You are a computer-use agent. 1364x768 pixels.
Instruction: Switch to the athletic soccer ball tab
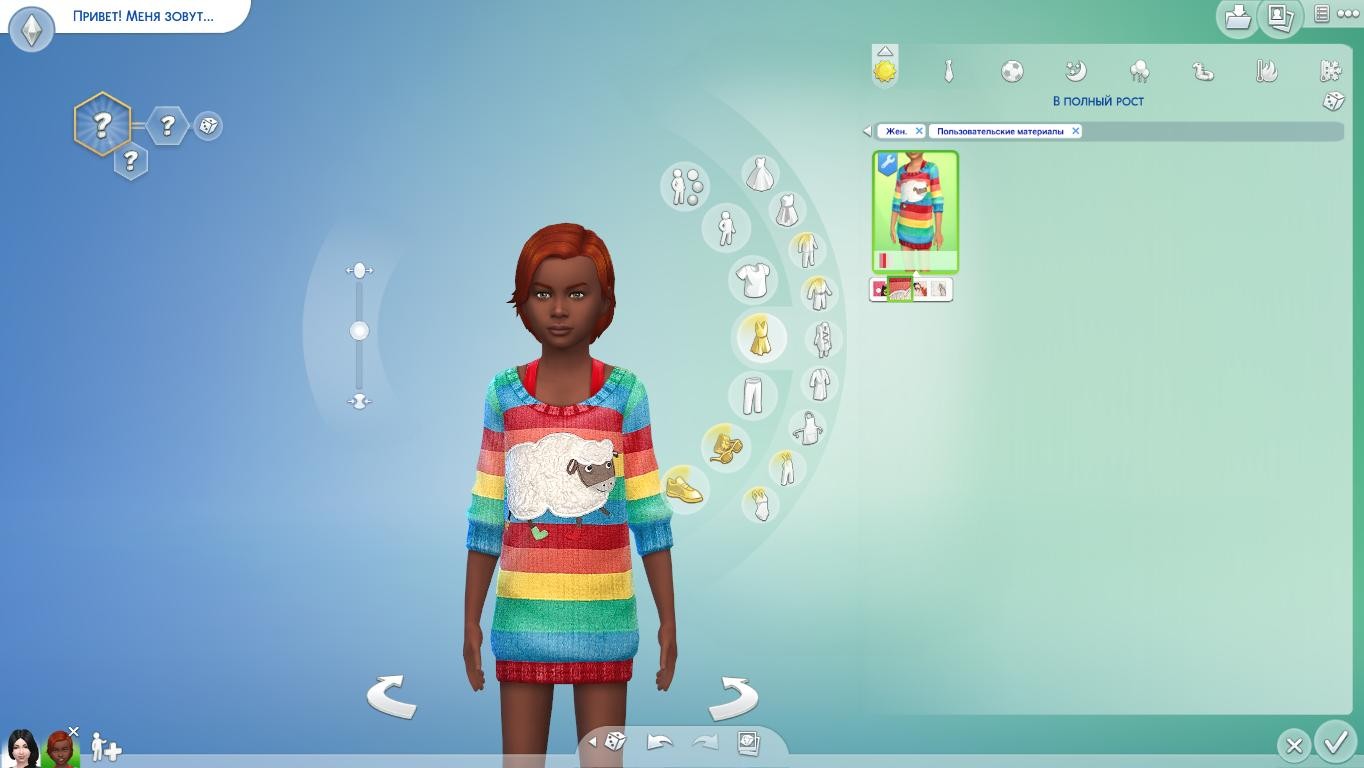point(1012,71)
